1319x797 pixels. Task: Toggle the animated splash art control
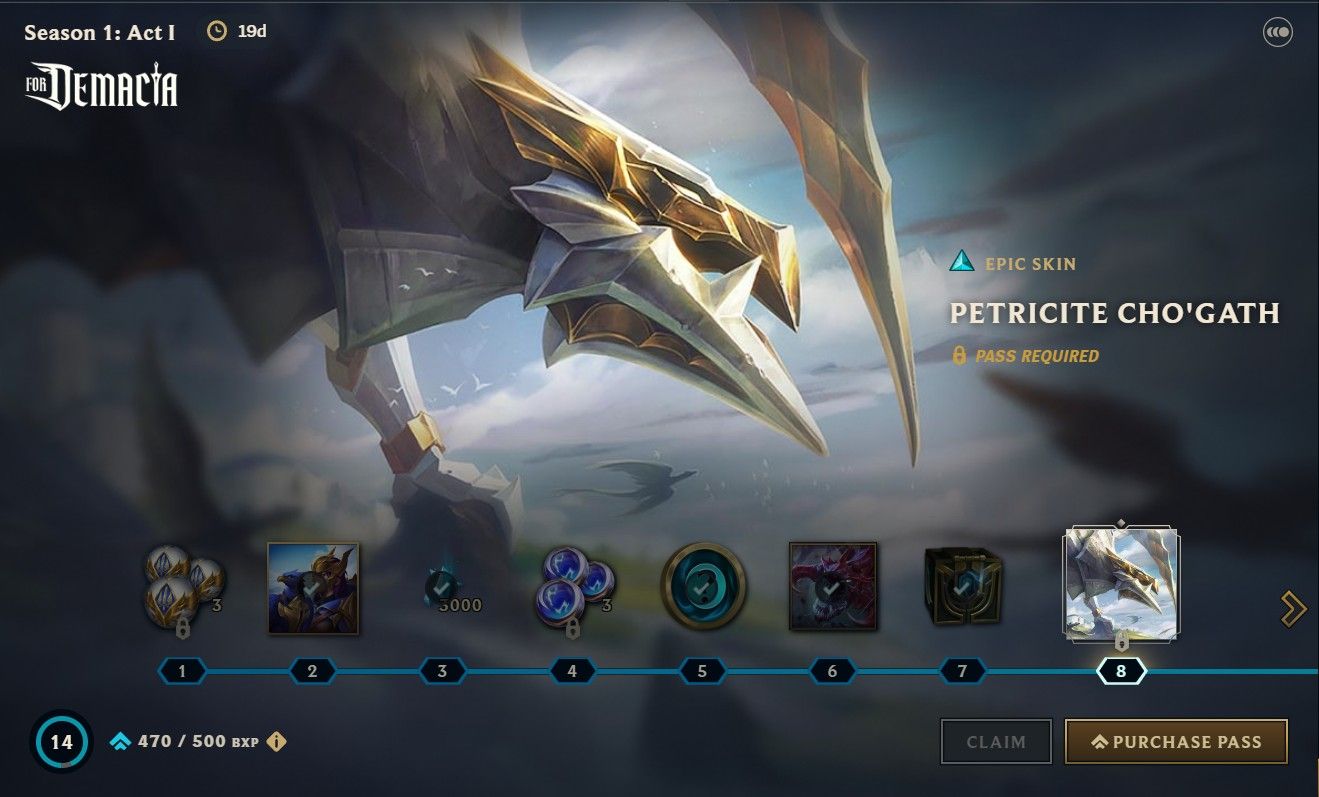click(1277, 31)
